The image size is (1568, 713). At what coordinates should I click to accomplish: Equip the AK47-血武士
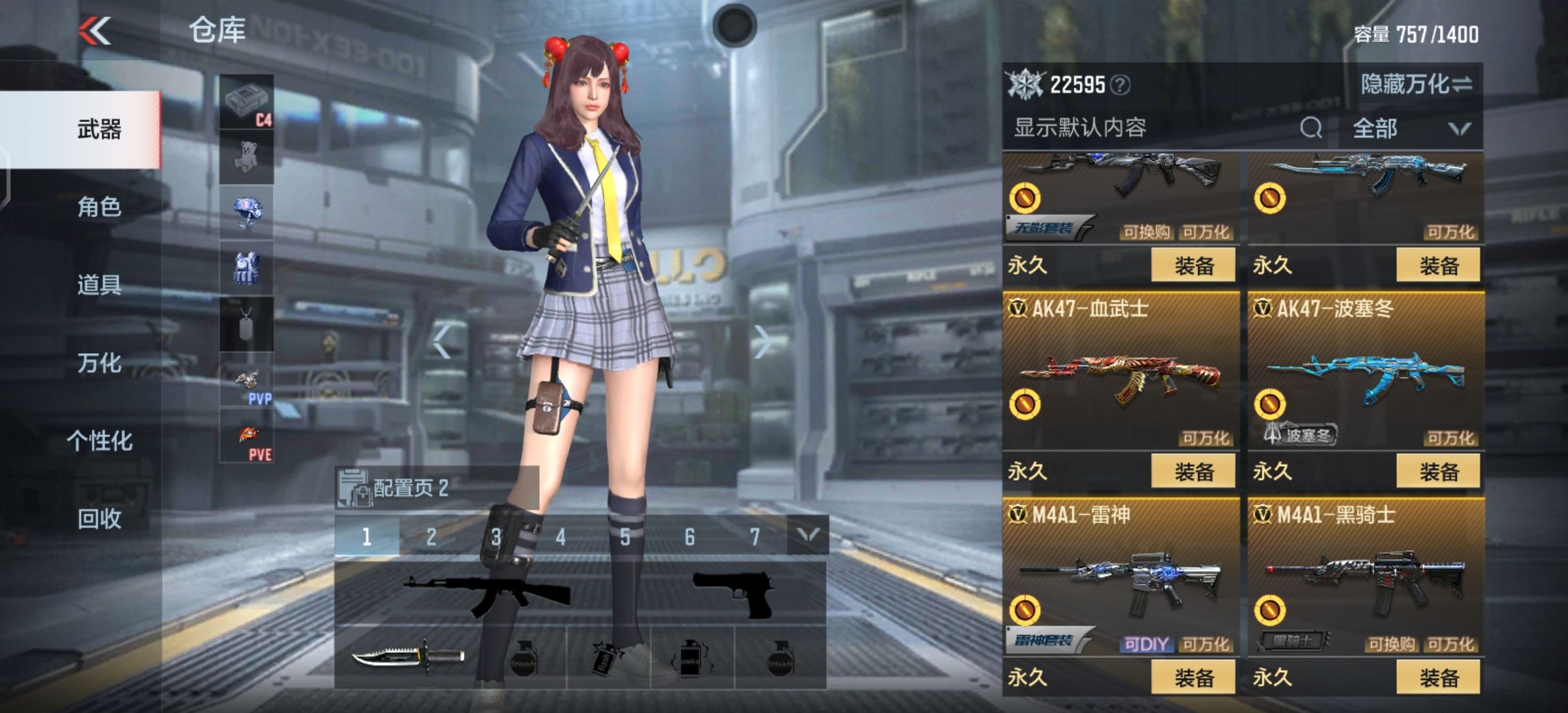click(x=1193, y=471)
